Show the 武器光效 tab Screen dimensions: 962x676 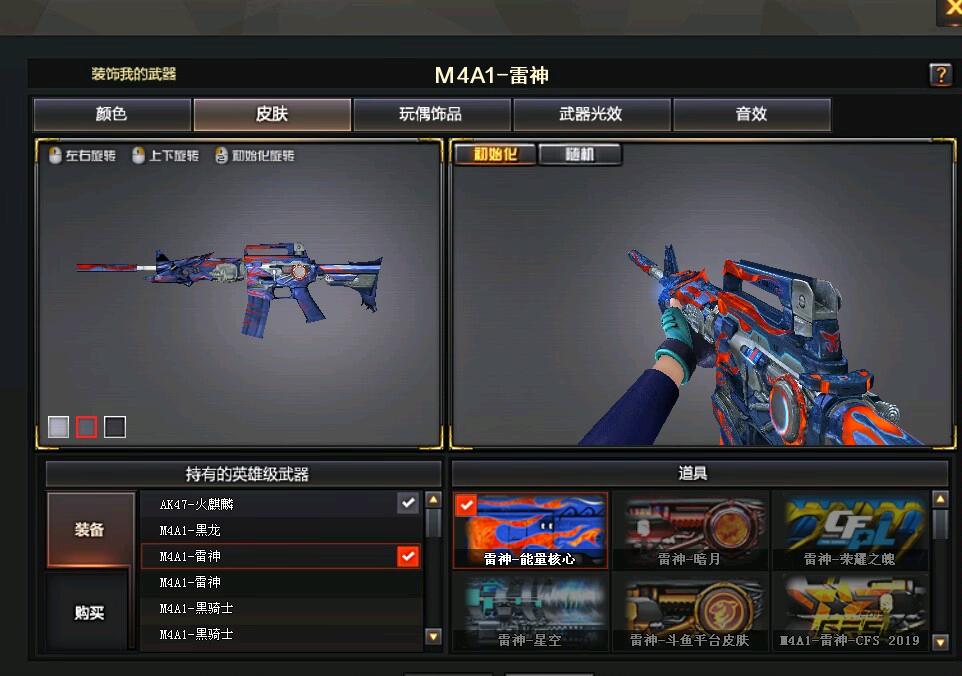click(x=591, y=115)
